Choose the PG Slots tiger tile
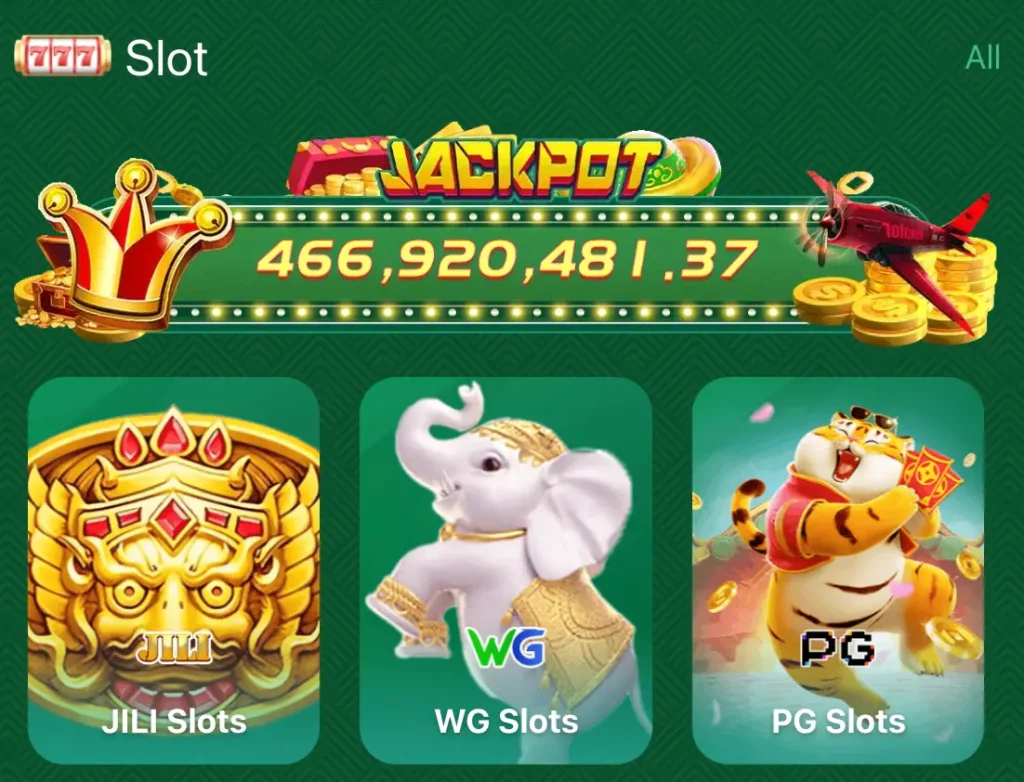 click(838, 570)
